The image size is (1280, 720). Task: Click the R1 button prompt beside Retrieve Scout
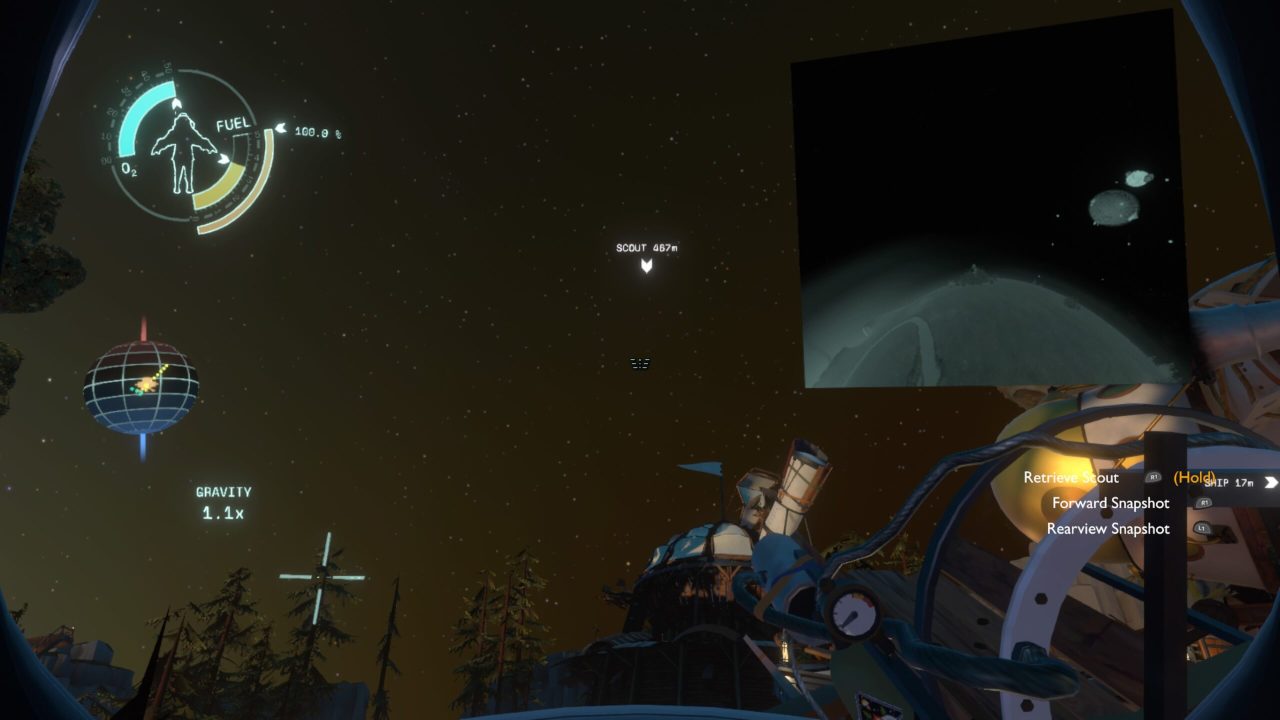click(x=1154, y=477)
